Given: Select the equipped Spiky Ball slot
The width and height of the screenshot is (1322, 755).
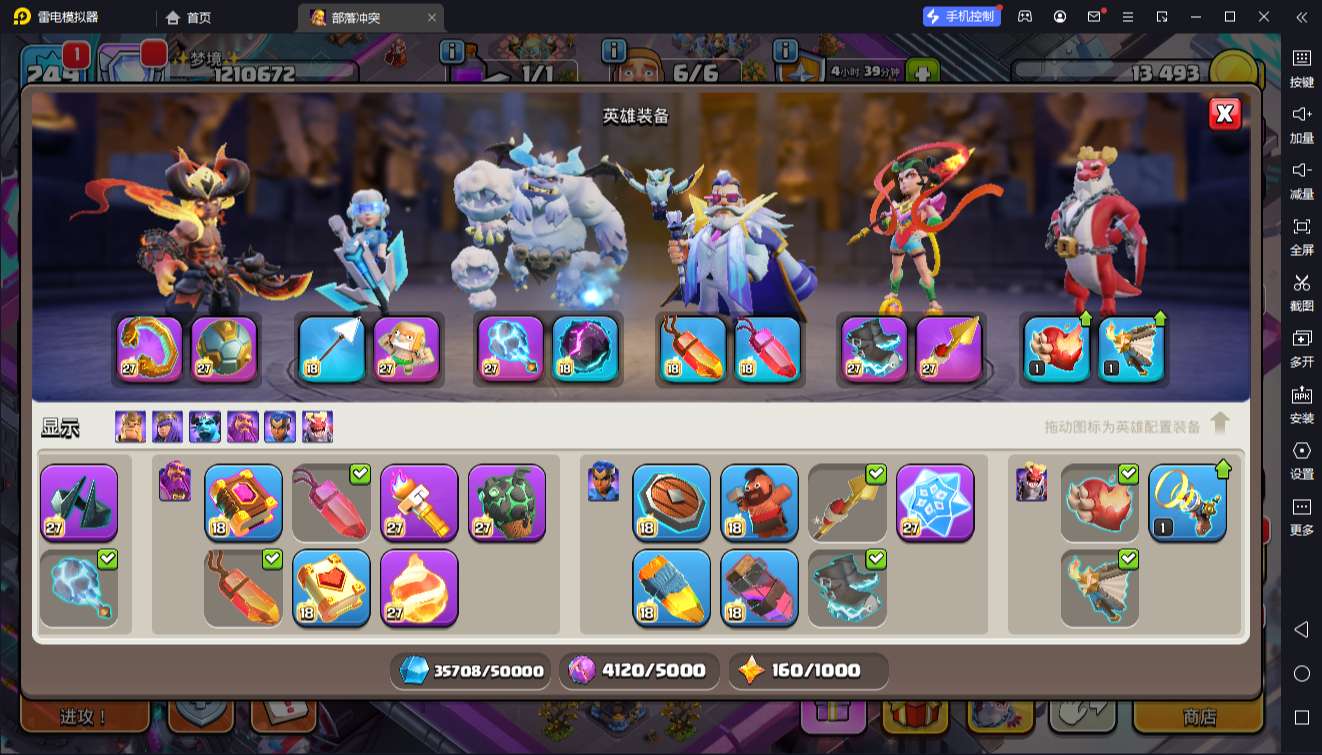Looking at the screenshot, I should pos(224,349).
